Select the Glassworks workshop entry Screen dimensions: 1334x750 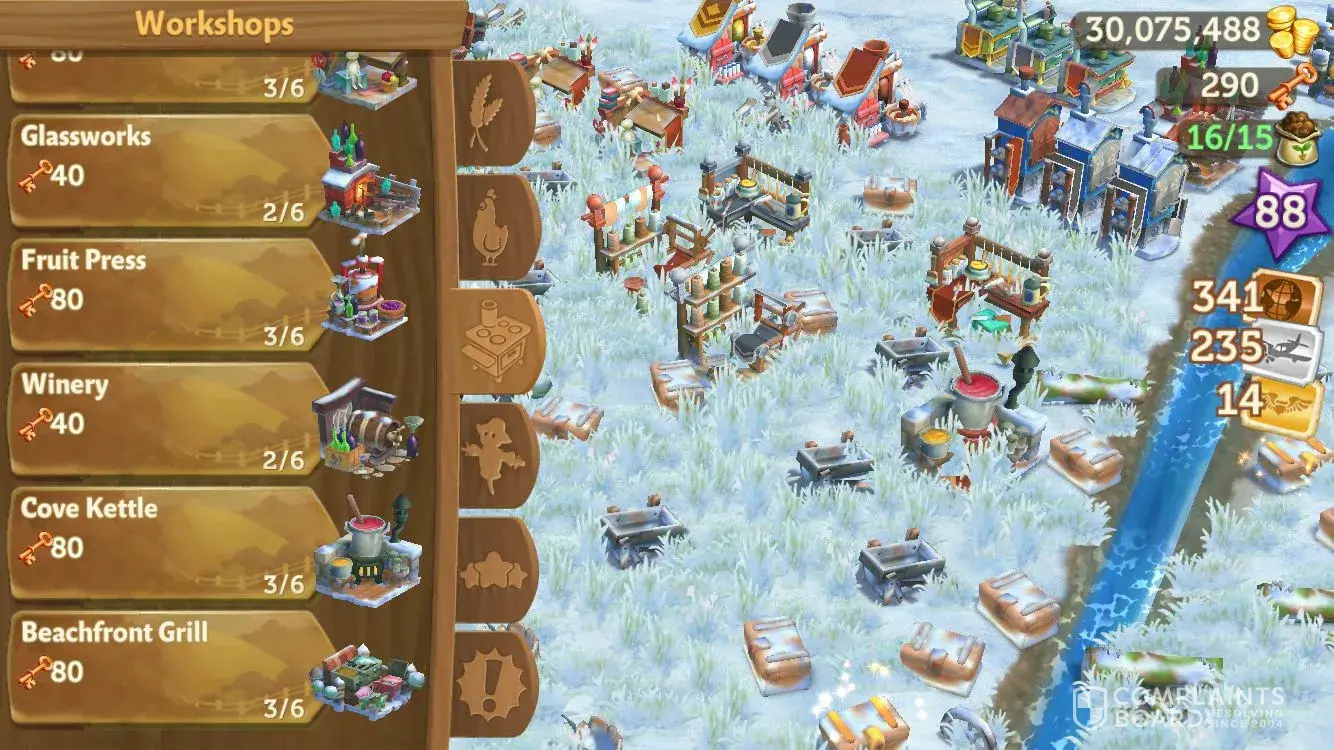[170, 170]
